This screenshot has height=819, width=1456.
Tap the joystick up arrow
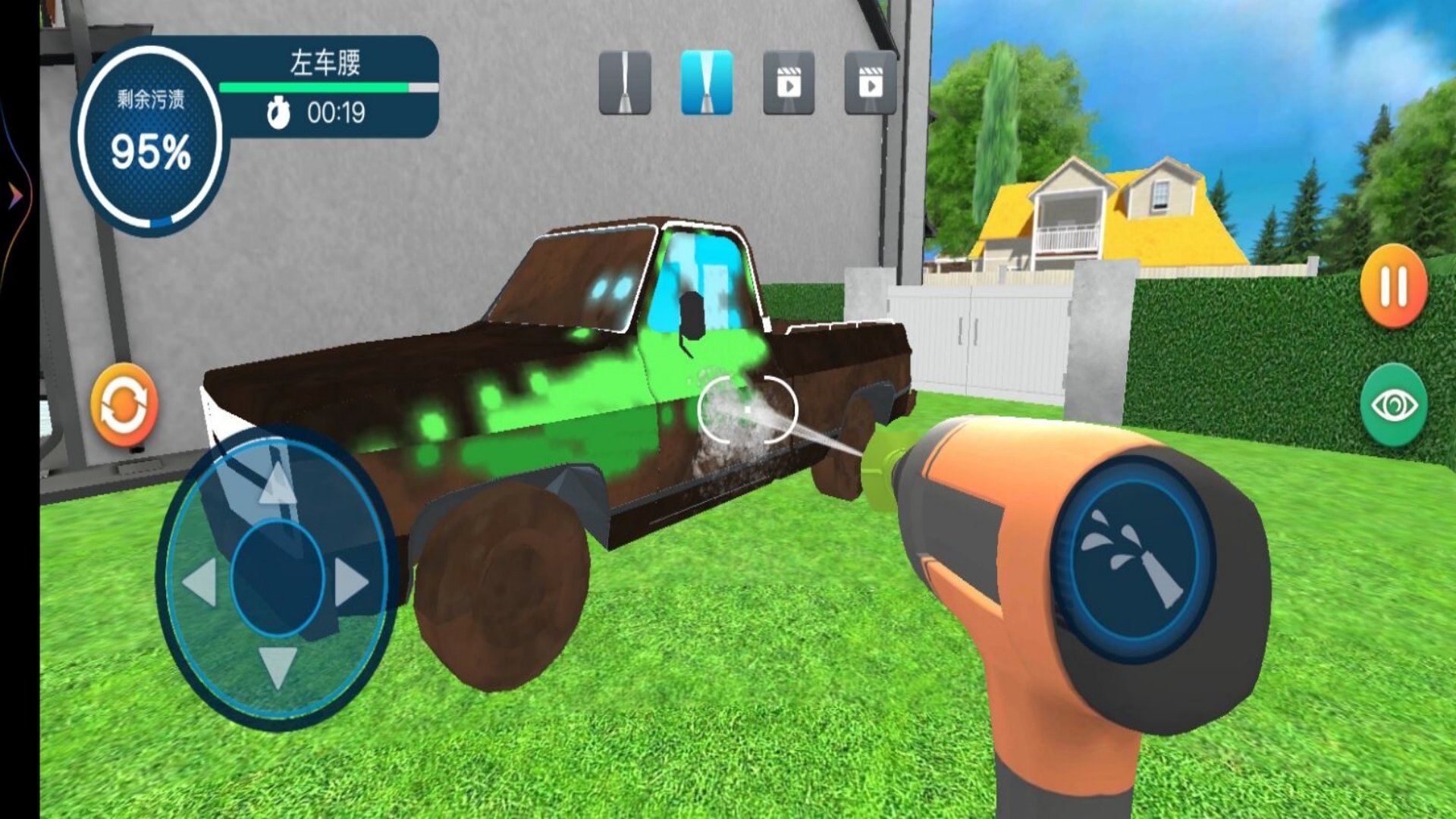point(278,483)
